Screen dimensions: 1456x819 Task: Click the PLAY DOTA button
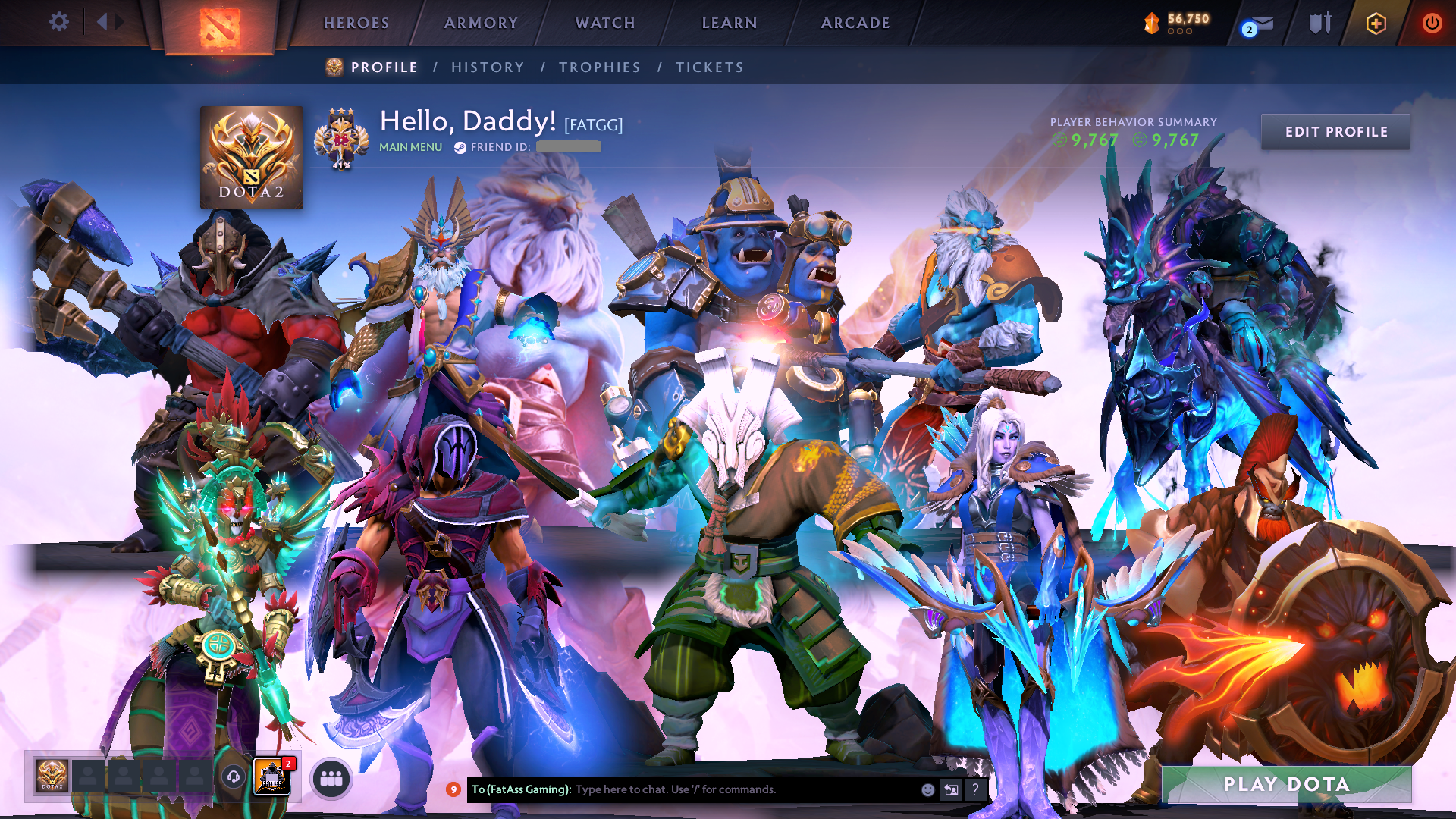tap(1286, 784)
